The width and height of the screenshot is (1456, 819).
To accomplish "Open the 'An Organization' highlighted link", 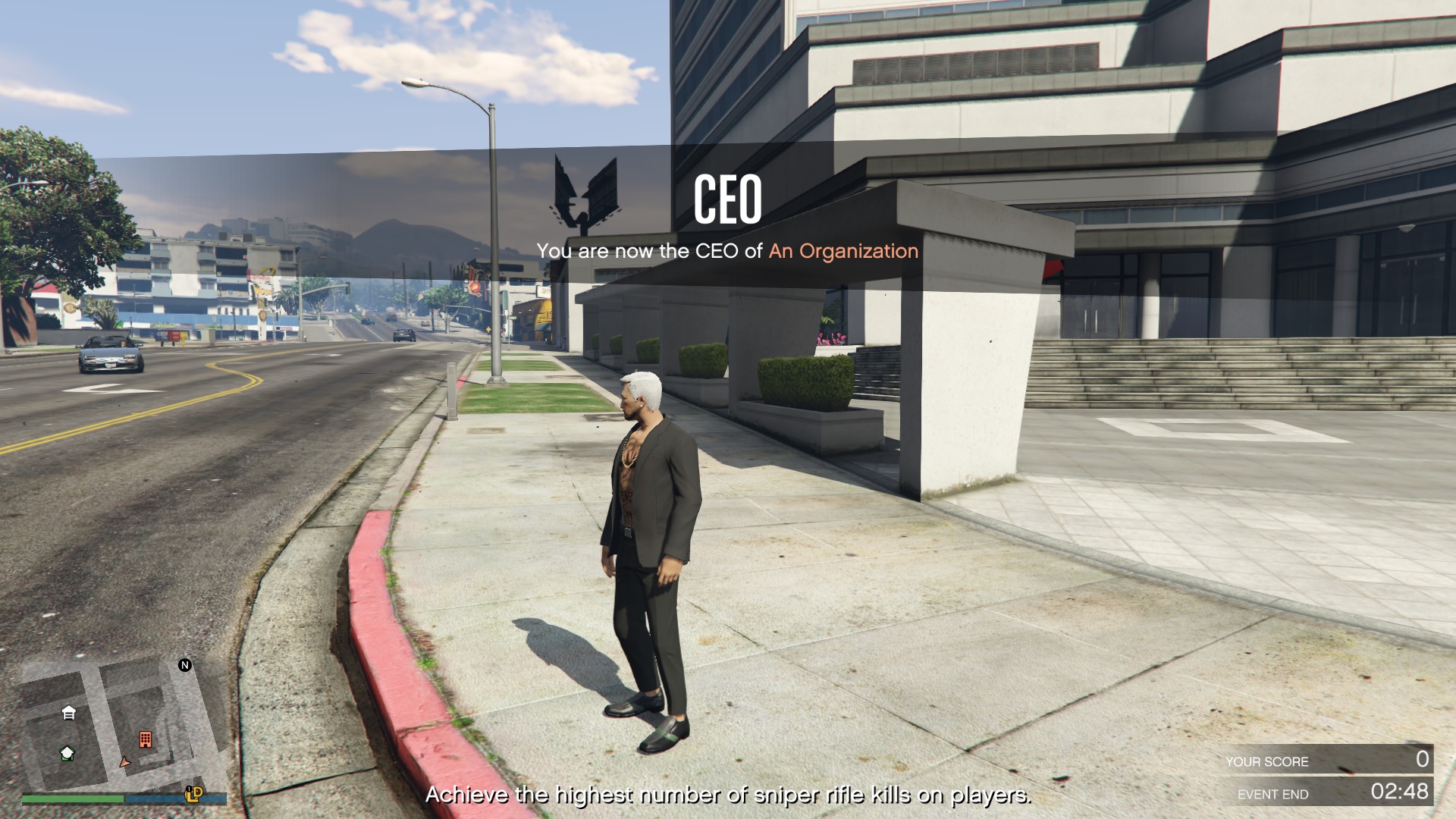I will [840, 251].
